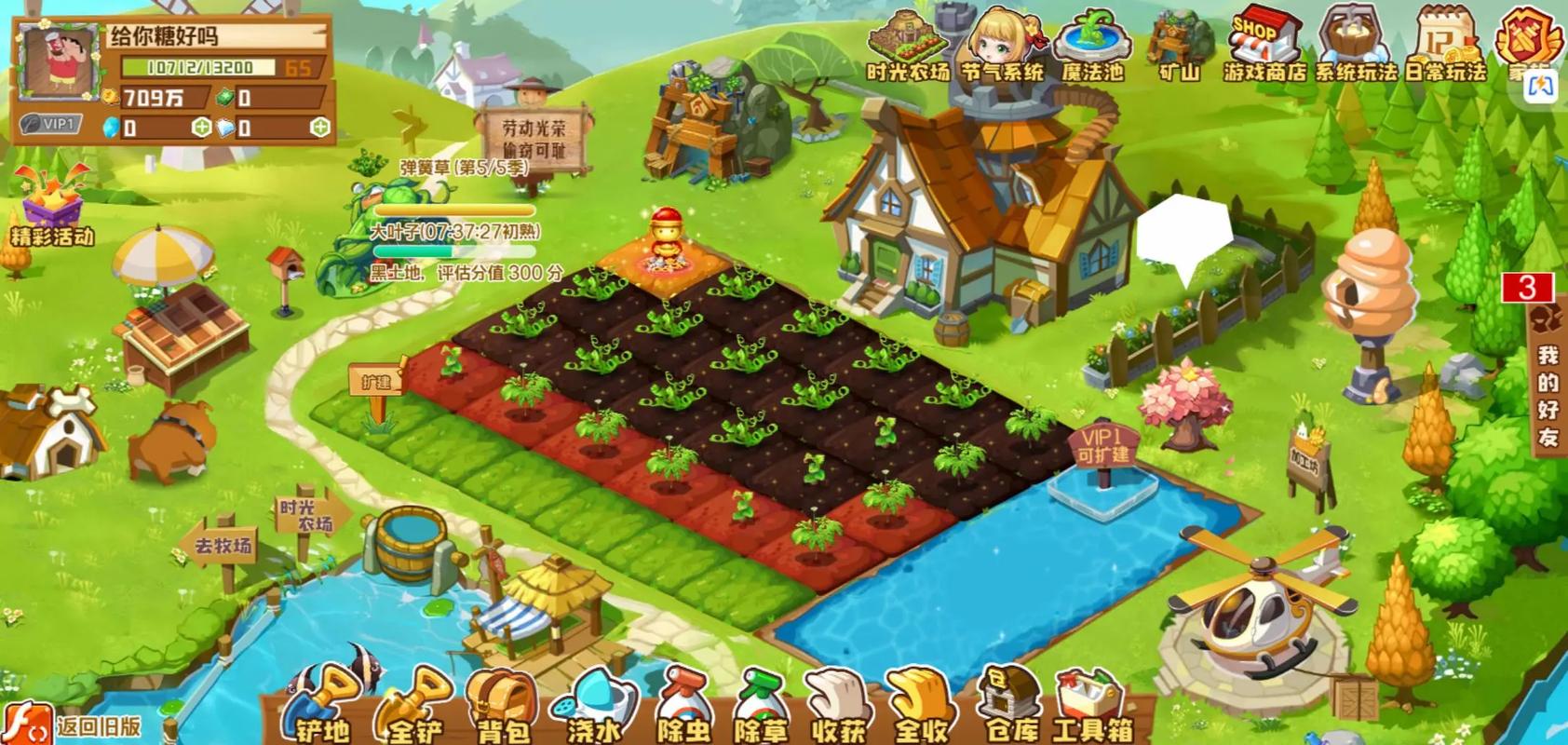Open the 工具箱 toolbox

tap(1091, 705)
